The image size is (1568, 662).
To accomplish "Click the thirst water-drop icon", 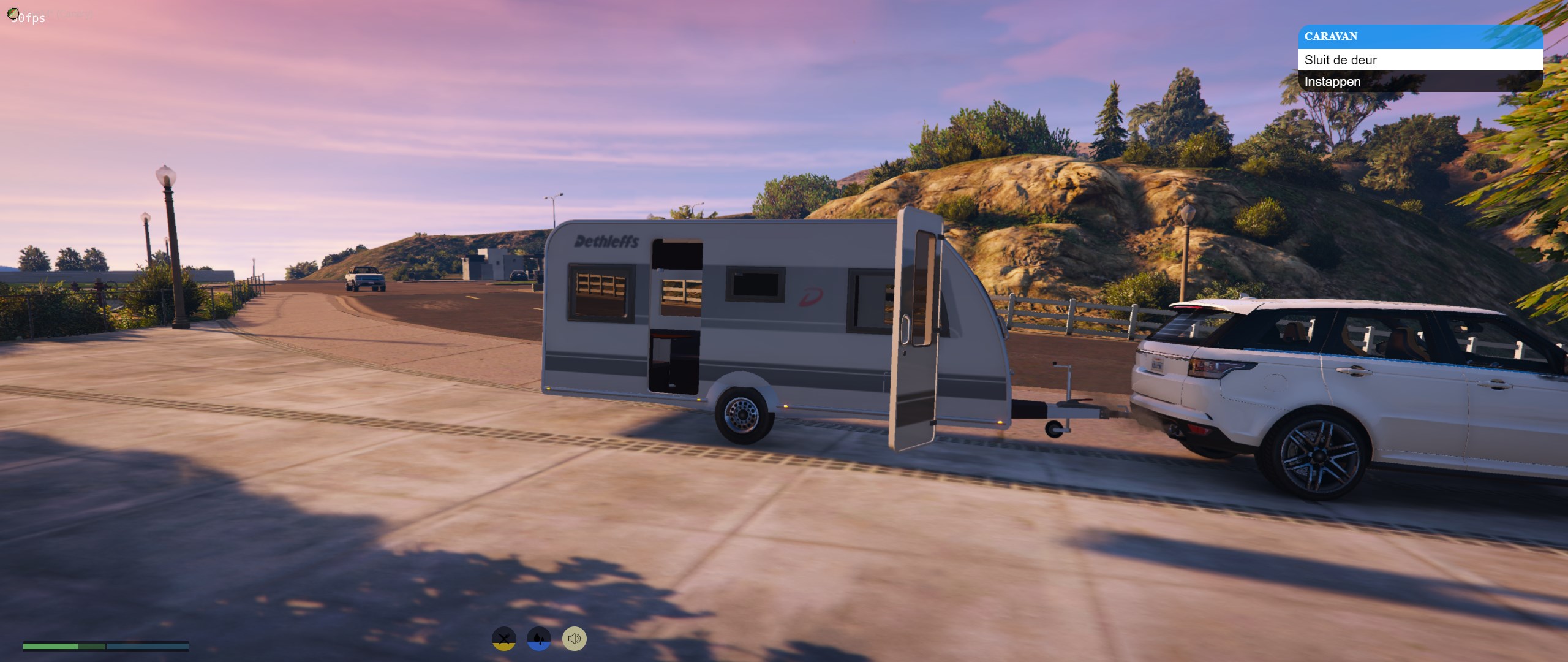I will coord(538,639).
